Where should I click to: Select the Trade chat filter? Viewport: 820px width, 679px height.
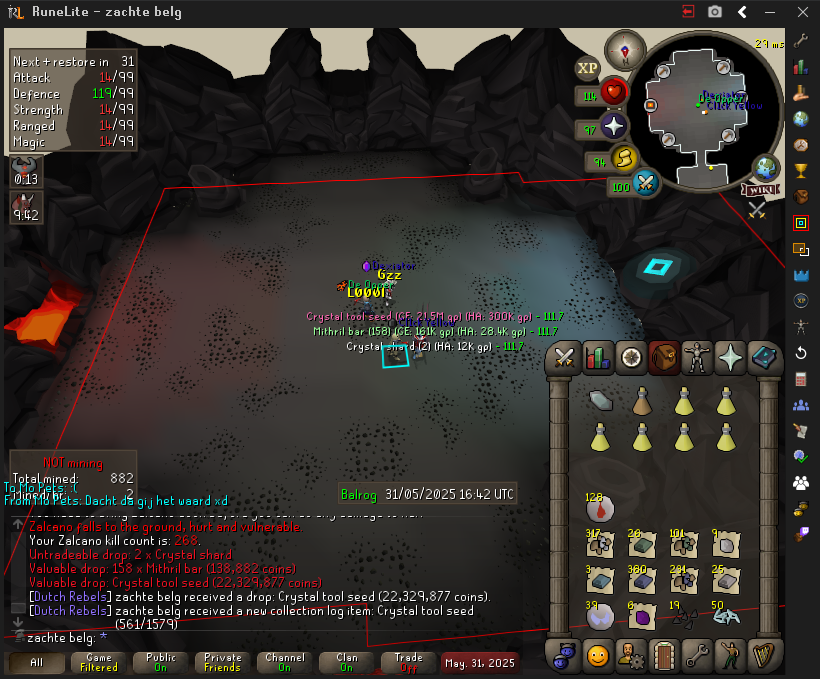[x=408, y=663]
